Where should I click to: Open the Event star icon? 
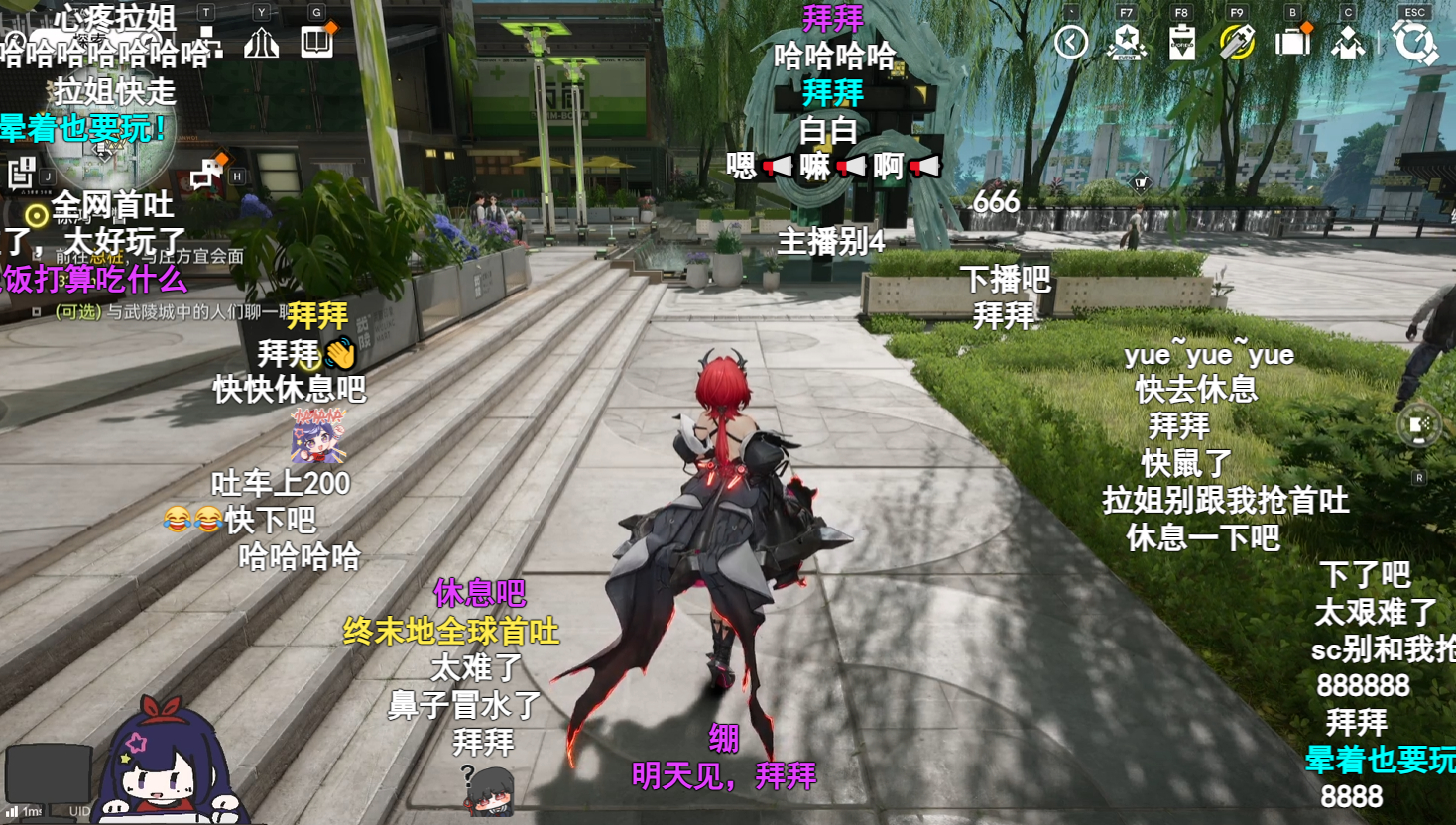(1127, 42)
